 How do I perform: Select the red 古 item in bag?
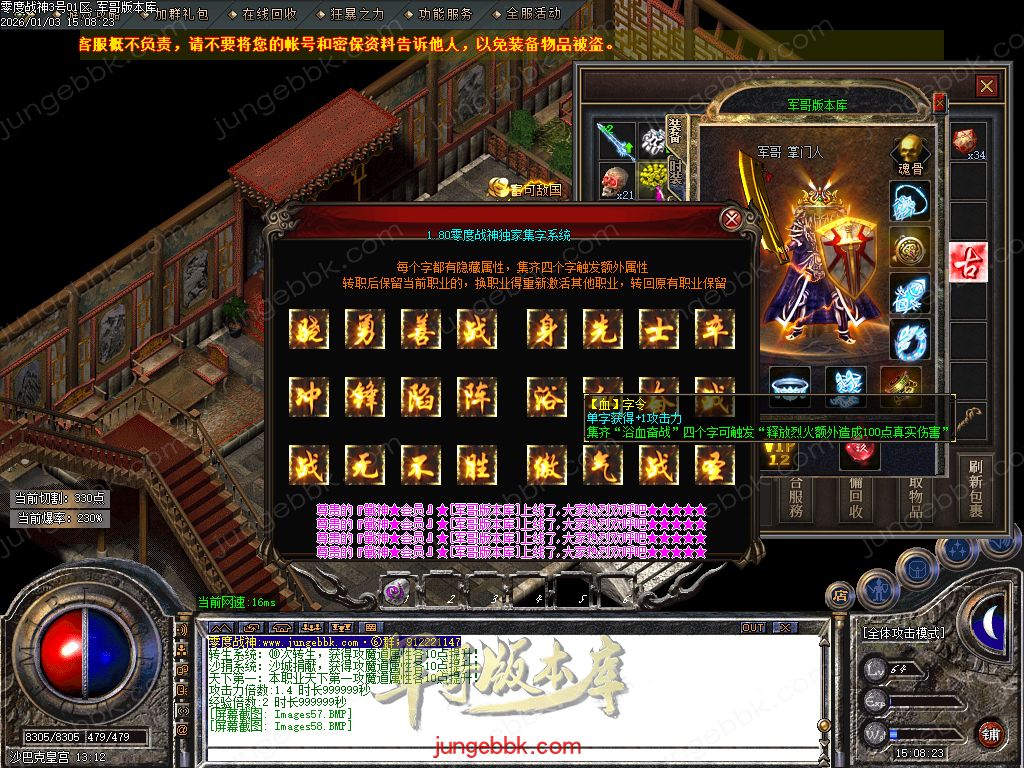968,262
